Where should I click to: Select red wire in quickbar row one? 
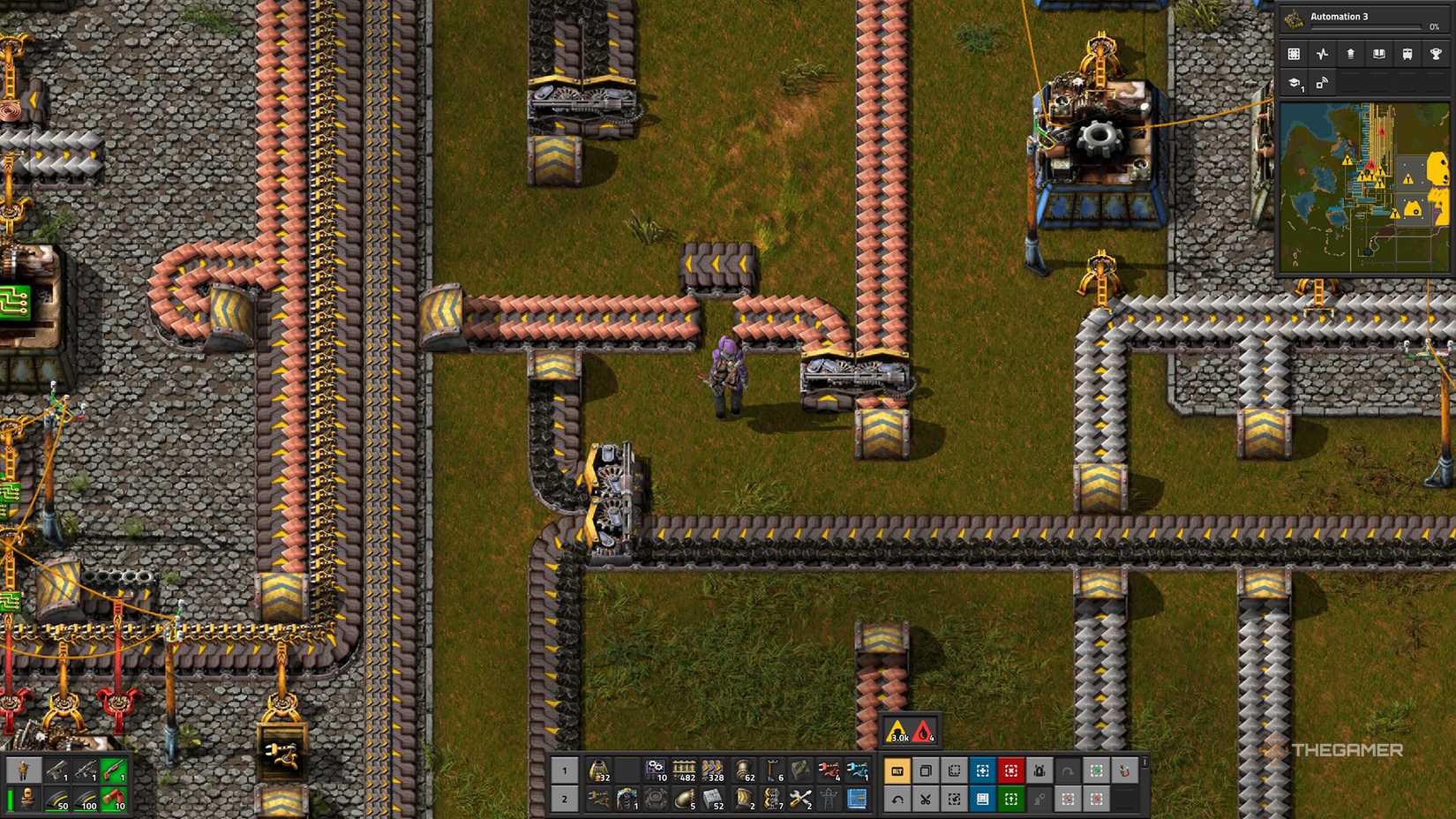tap(829, 769)
